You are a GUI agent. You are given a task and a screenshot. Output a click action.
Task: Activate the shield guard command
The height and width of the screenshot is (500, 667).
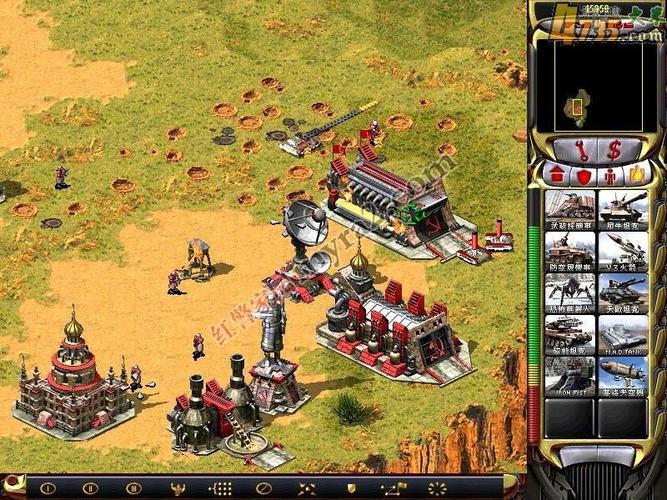[350, 488]
